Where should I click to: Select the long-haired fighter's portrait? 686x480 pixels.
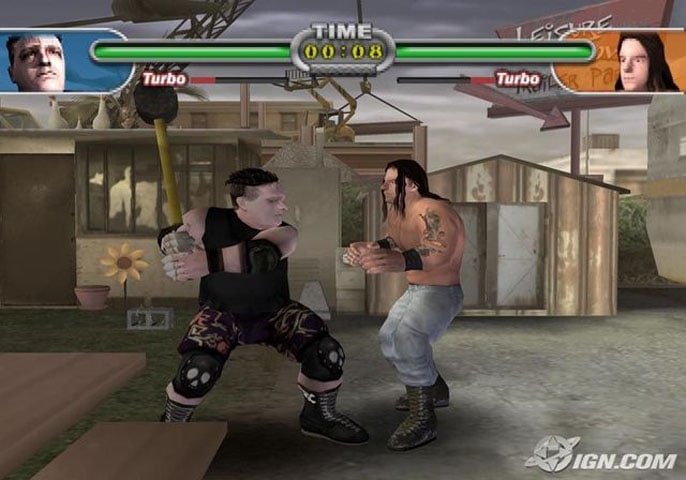(646, 62)
